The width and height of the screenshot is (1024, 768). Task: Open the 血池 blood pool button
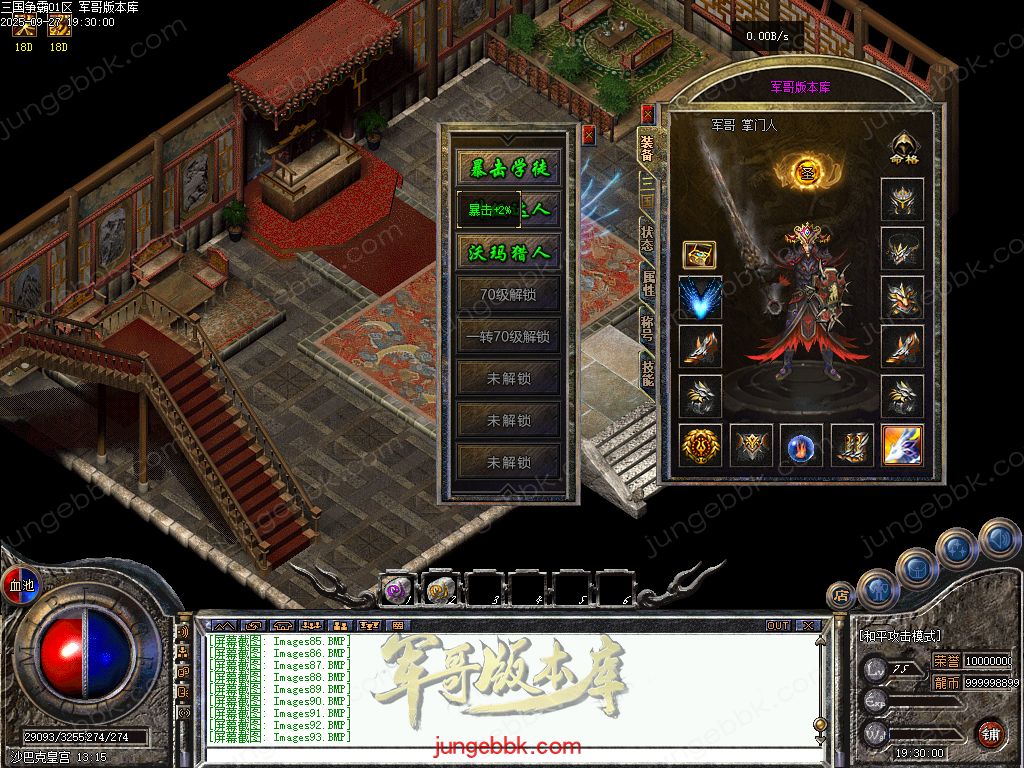pos(20,584)
